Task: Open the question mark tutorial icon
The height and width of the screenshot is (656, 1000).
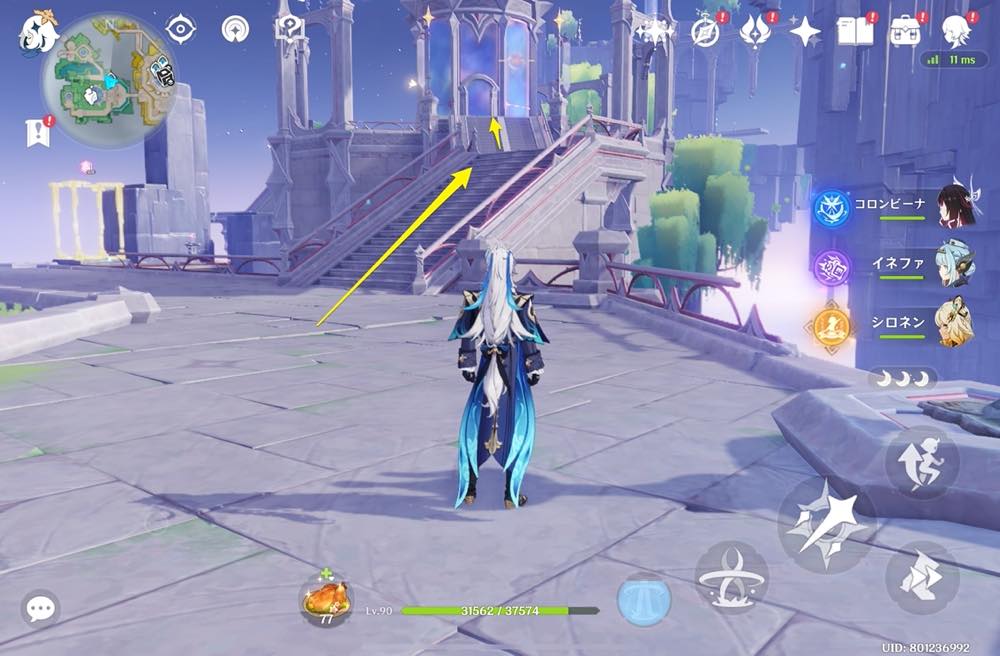Action: tap(290, 30)
